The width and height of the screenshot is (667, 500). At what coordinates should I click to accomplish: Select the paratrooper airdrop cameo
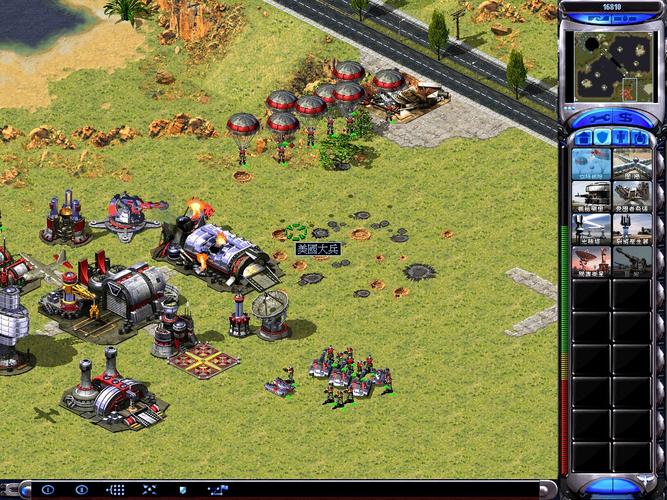591,164
